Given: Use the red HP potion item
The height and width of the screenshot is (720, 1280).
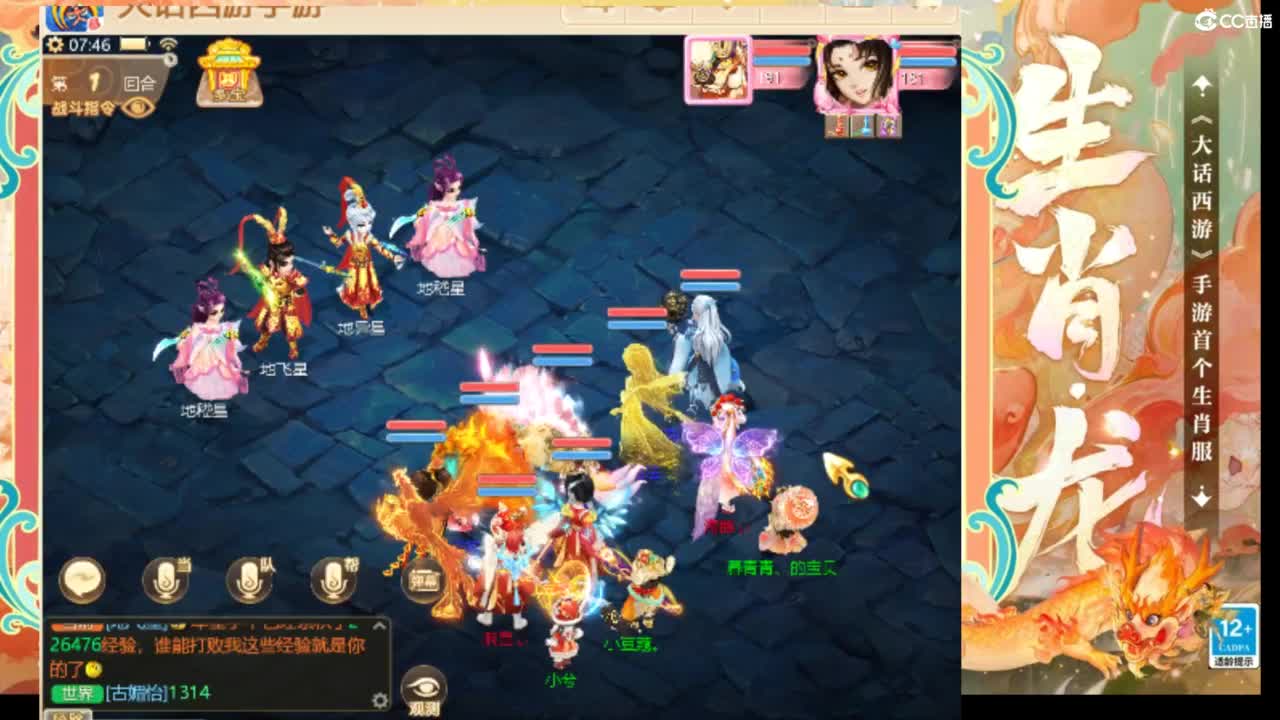Looking at the screenshot, I should (837, 127).
